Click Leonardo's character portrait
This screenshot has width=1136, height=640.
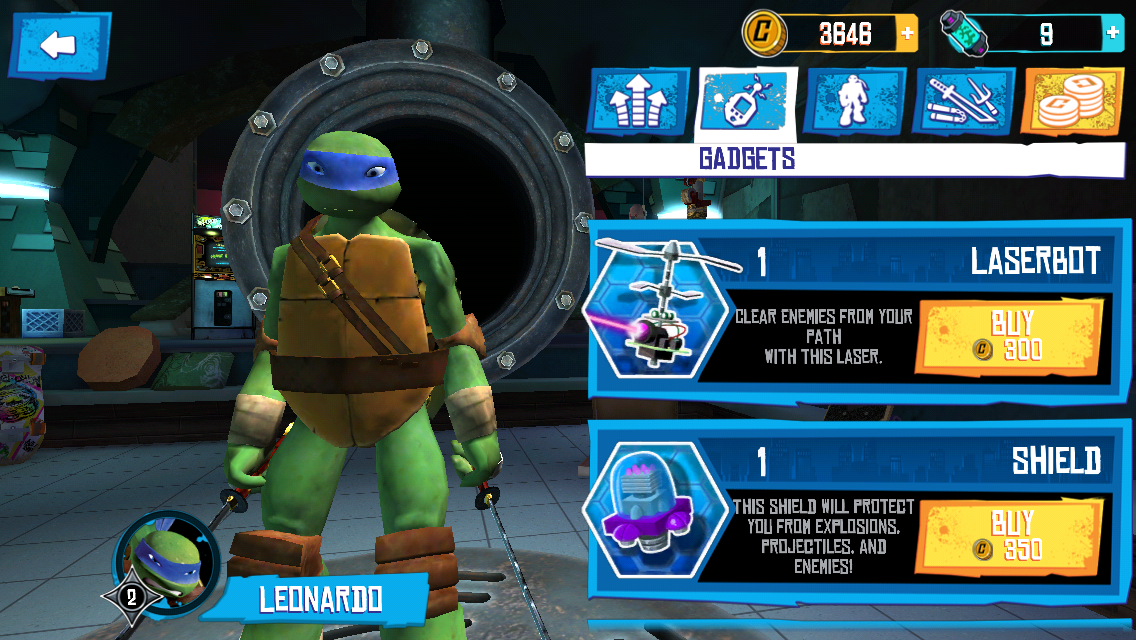[x=160, y=560]
